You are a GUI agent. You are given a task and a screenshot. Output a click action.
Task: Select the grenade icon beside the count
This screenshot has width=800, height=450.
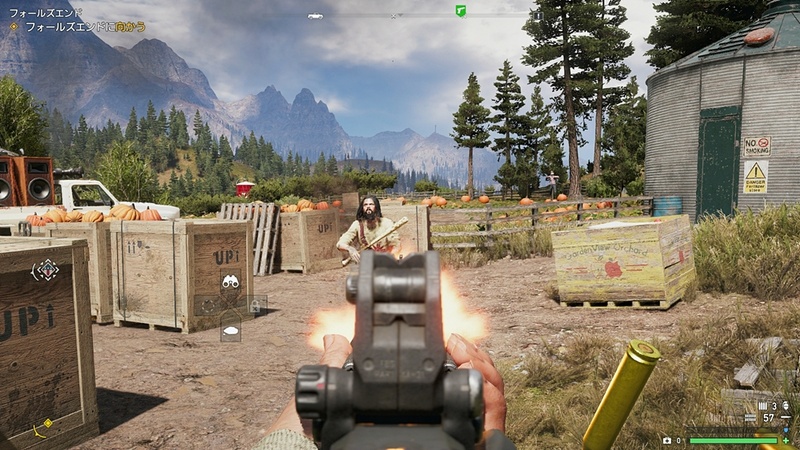(786, 405)
